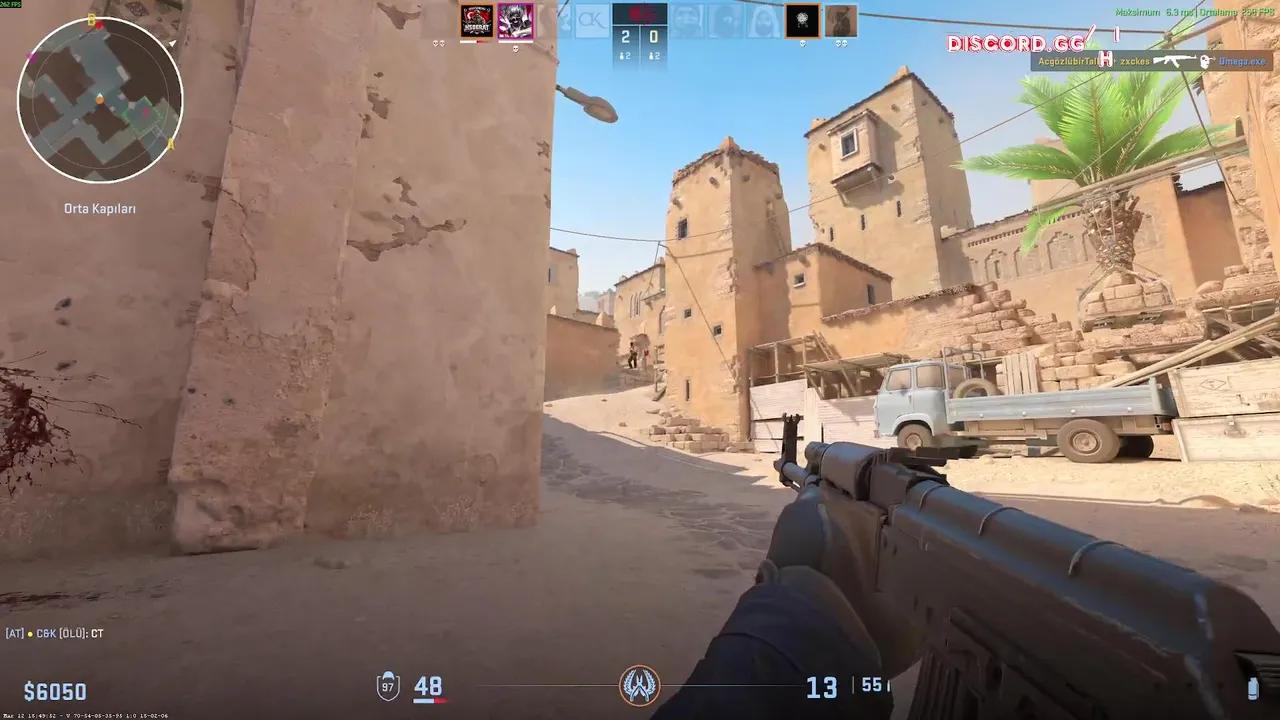This screenshot has width=1280, height=720.
Task: Click the player arrow on the radar
Action: (x=100, y=100)
